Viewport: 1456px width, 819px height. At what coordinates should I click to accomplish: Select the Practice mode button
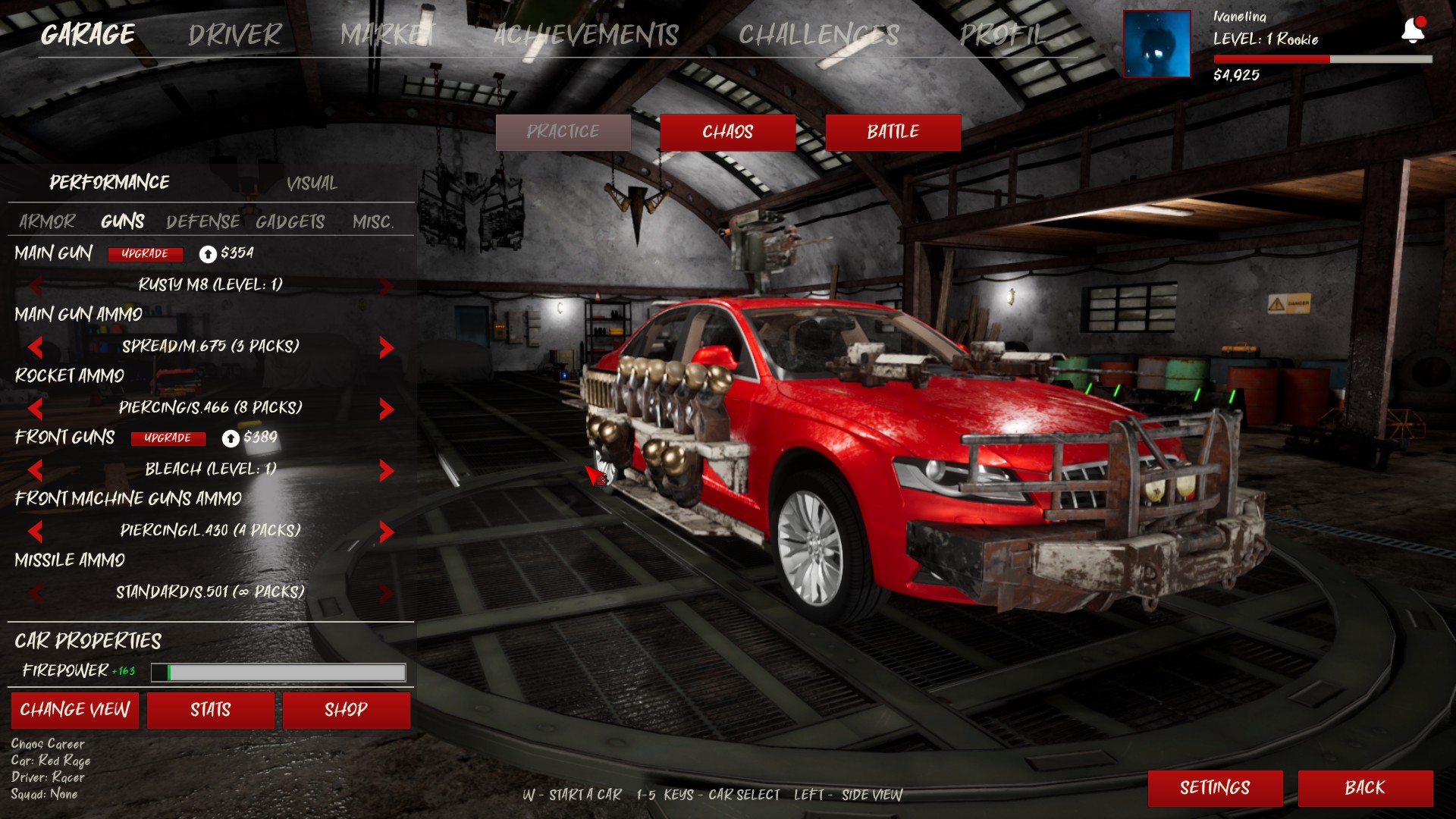563,133
